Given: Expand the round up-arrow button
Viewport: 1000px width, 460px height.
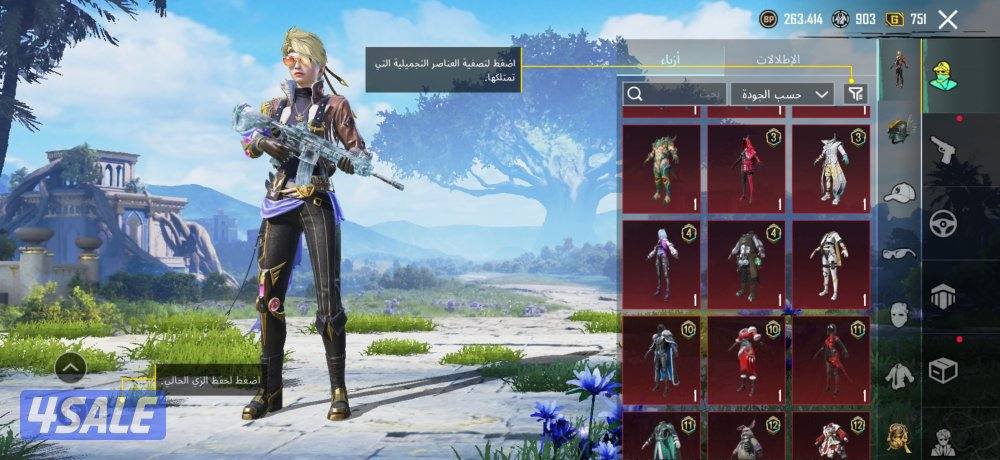Looking at the screenshot, I should (x=70, y=368).
